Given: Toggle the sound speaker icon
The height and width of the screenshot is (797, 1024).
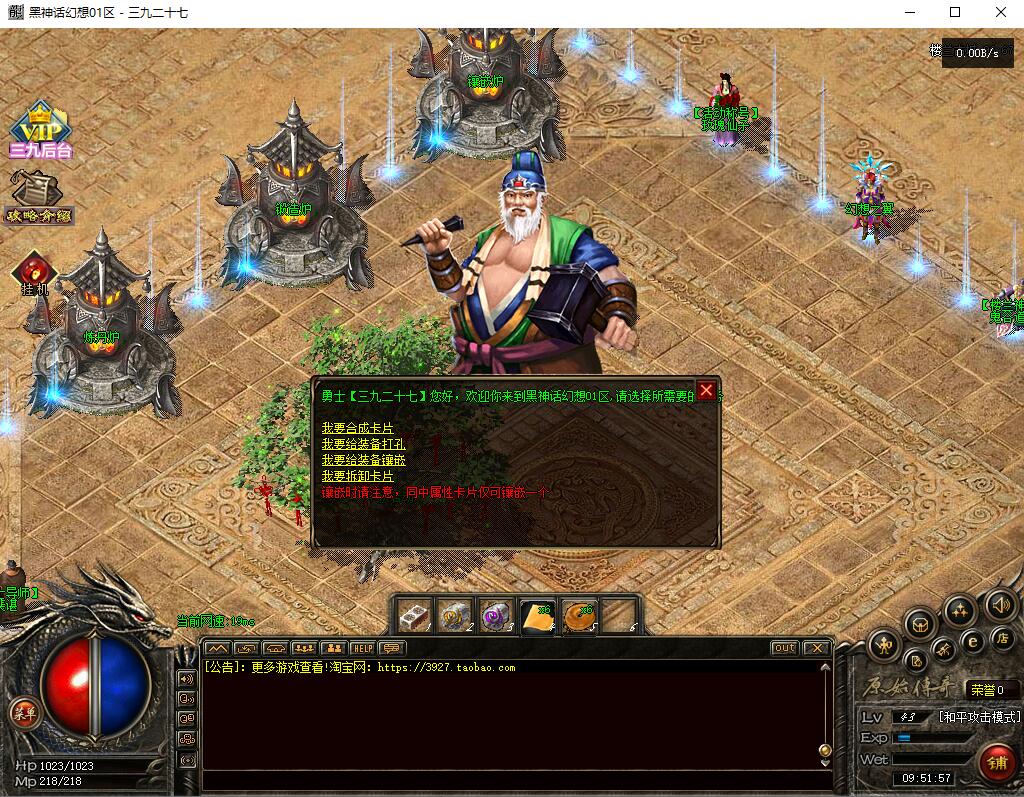Looking at the screenshot, I should point(999,604).
